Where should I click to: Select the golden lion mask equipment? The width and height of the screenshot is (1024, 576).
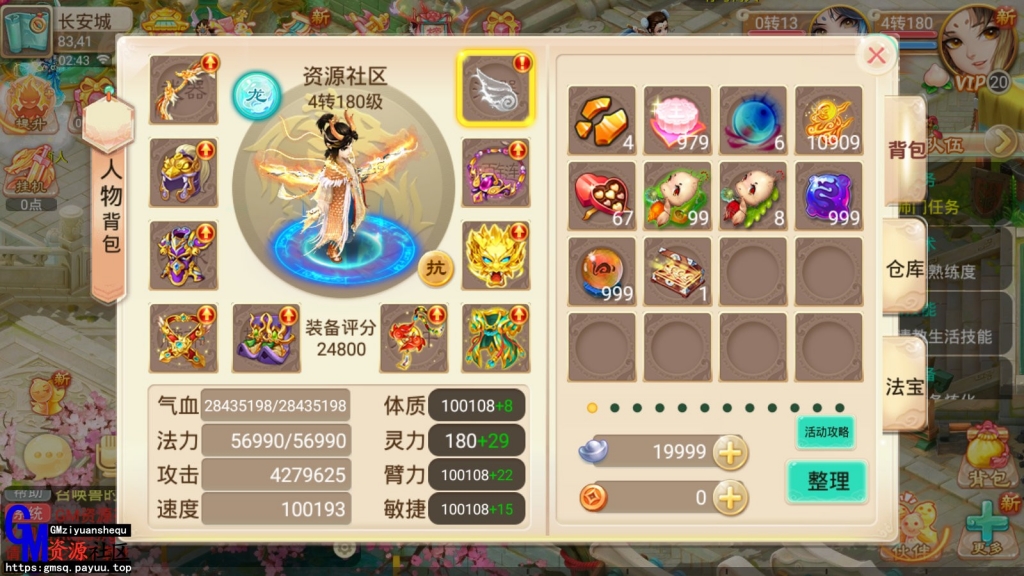point(495,255)
